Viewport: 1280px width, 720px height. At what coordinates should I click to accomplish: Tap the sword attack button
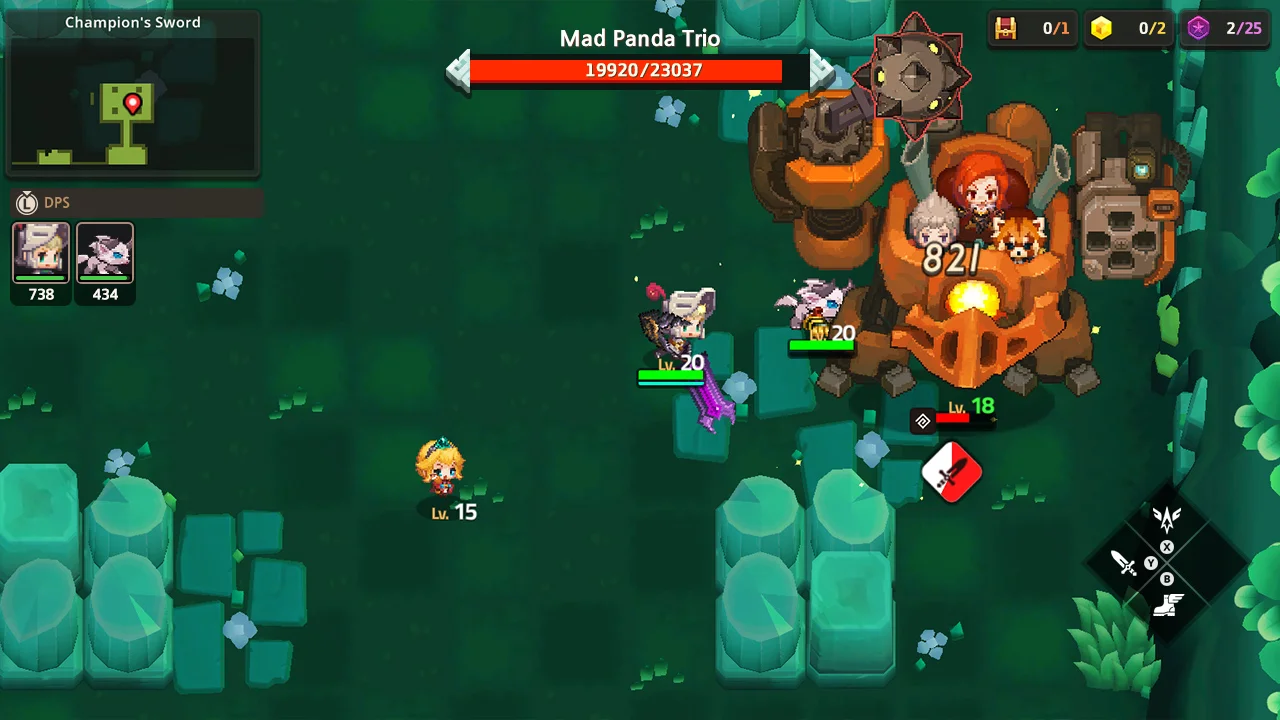coord(1124,563)
